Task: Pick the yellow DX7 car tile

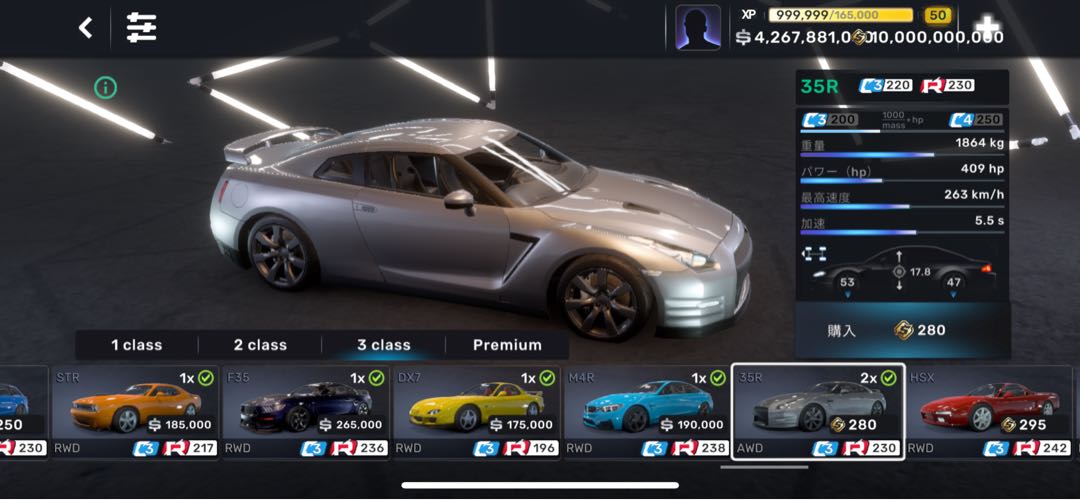Action: point(476,411)
